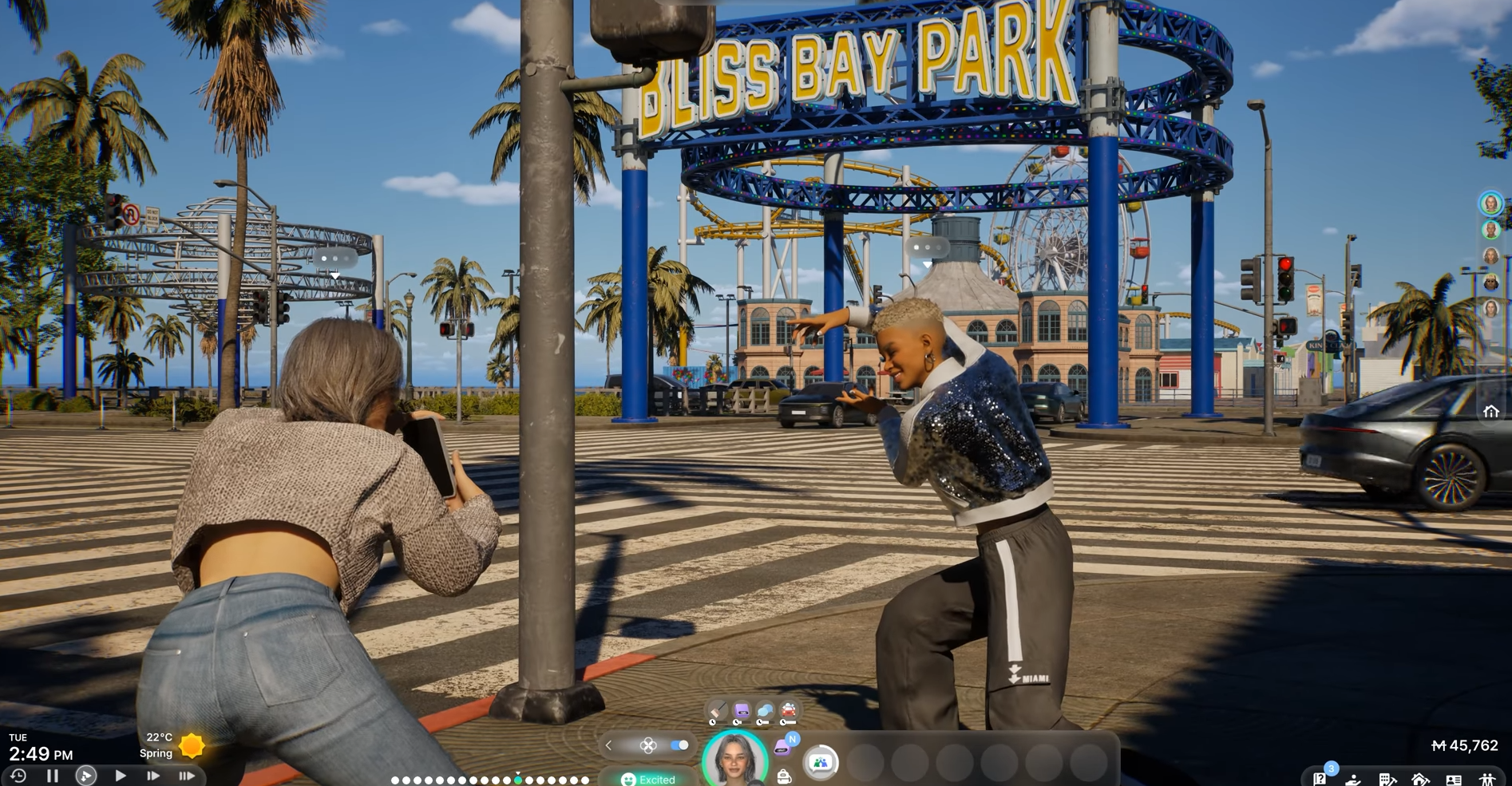Switch to the top family member portrait
This screenshot has height=786, width=1512.
pos(1490,203)
